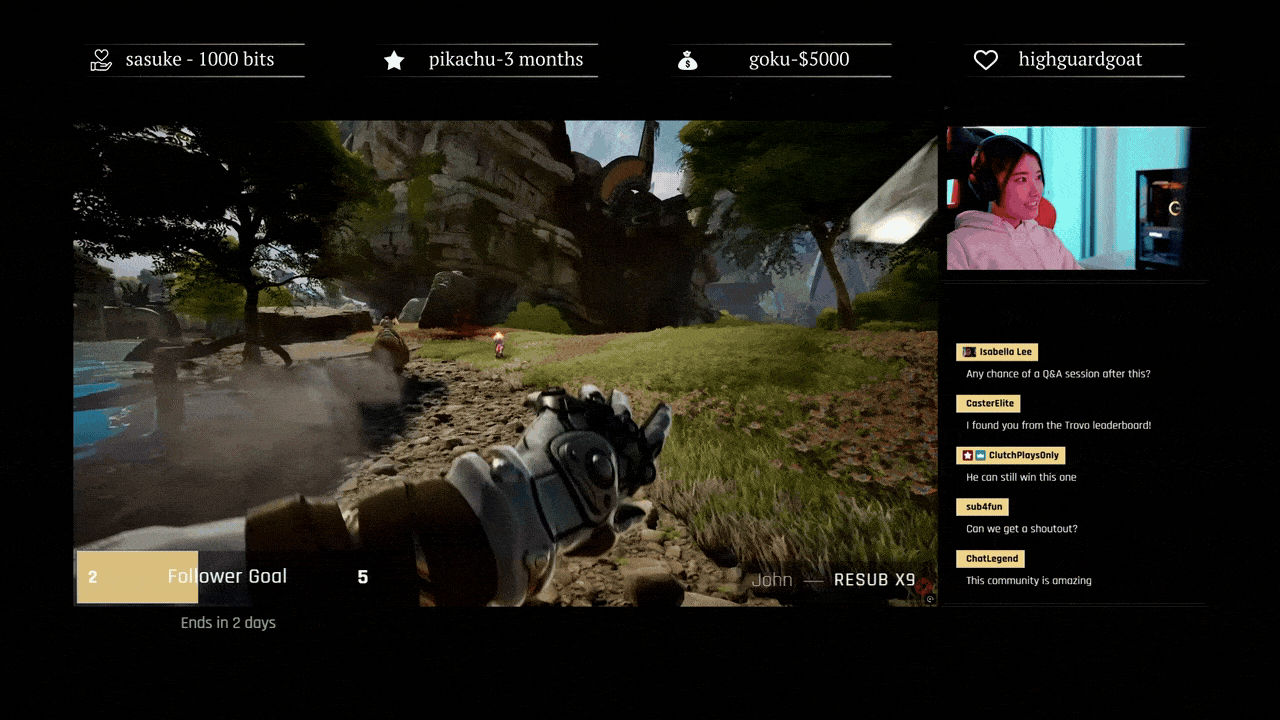Select the streamer webcam feed
This screenshot has height=720, width=1280.
[1066, 198]
